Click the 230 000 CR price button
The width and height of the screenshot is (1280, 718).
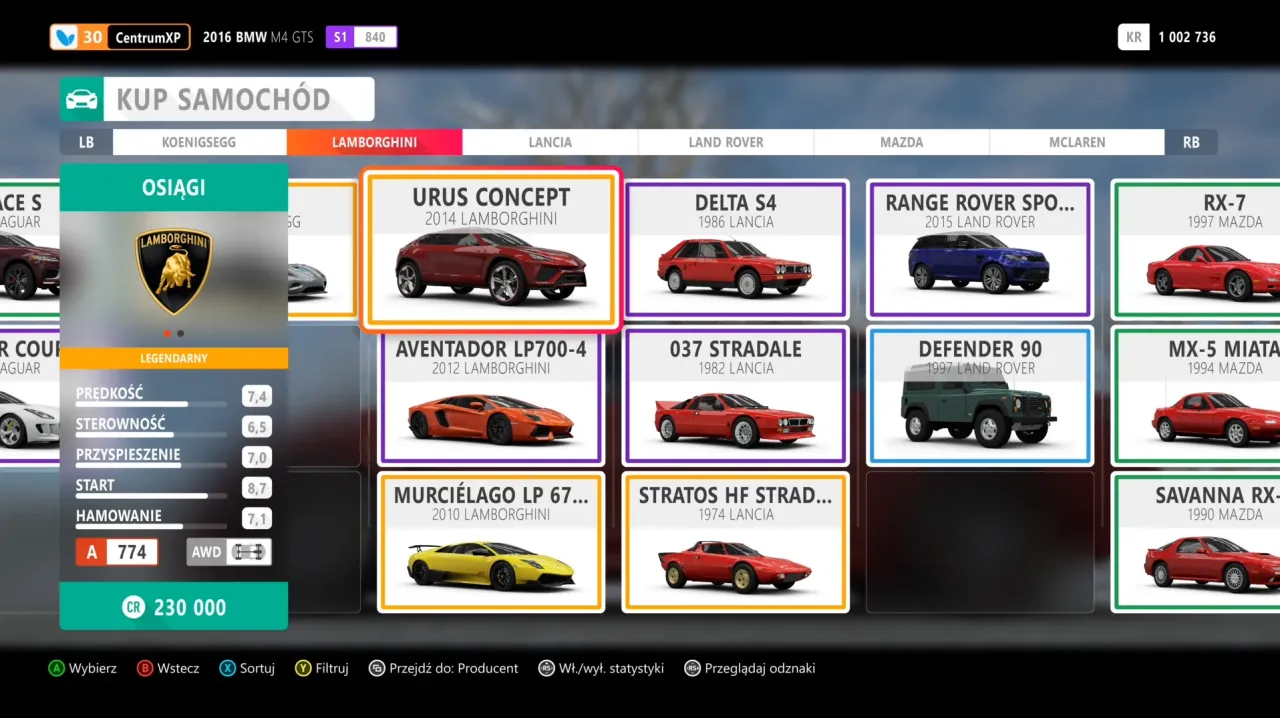point(174,607)
